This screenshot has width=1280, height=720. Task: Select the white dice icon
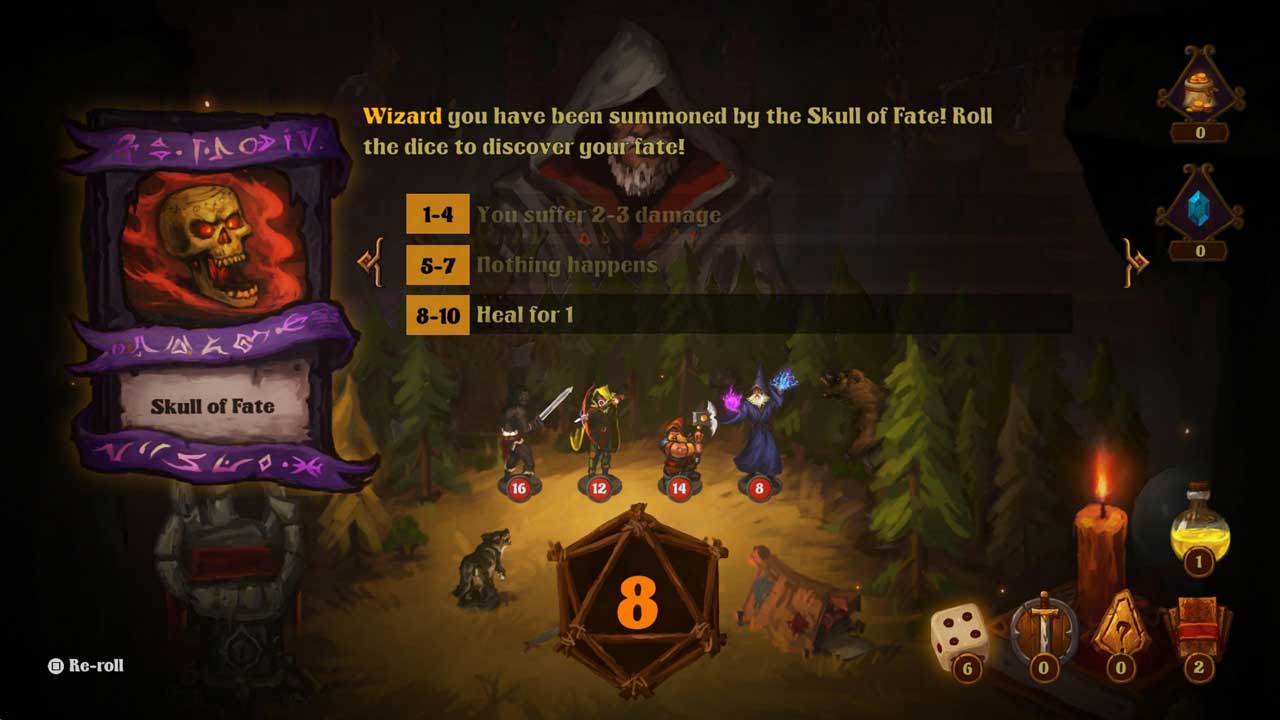point(960,635)
